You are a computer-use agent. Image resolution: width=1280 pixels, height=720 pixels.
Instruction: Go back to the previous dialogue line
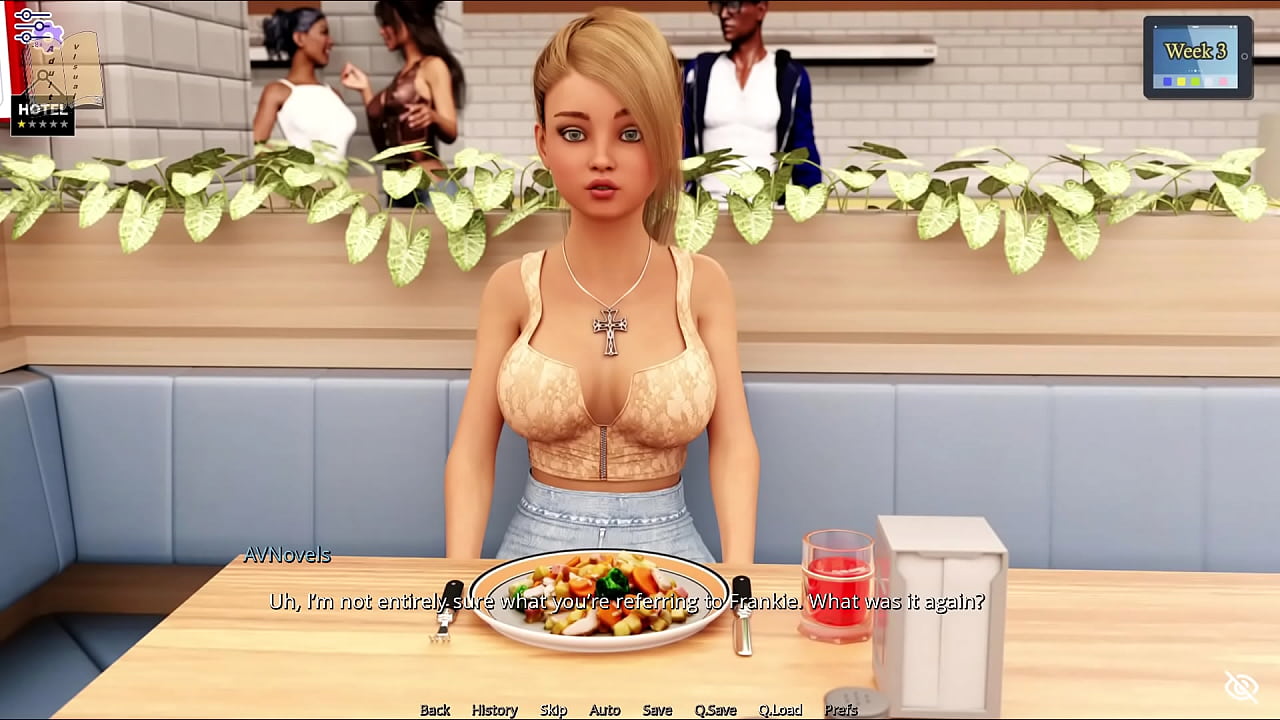(x=435, y=710)
